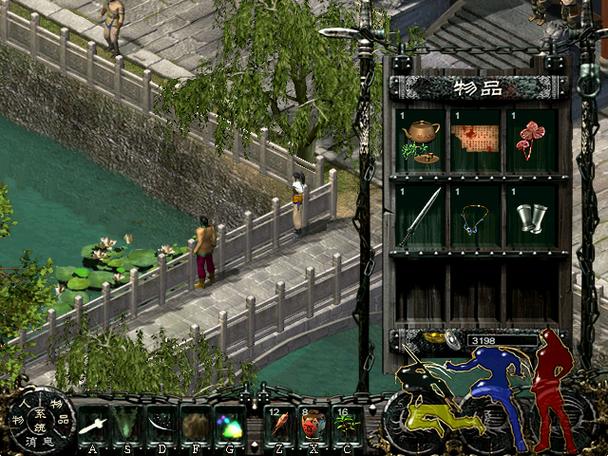608x456 pixels.
Task: Trigger the brown dust skill slot F
Action: click(195, 425)
